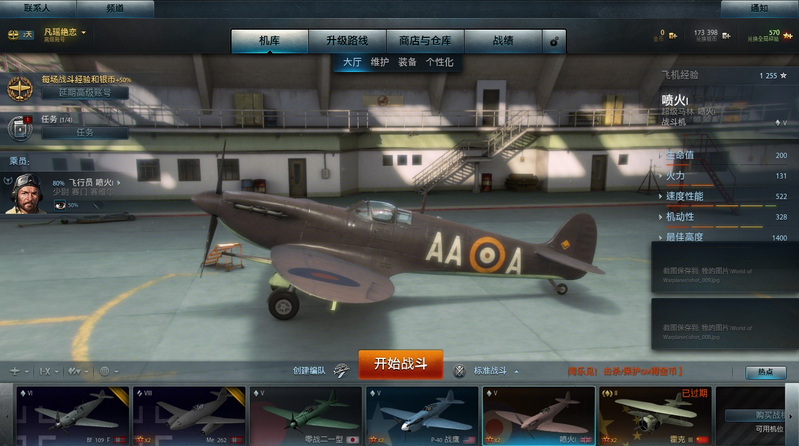This screenshot has height=446, width=799.
Task: Switch to the 装备 equipment sub-tab
Action: 407,62
